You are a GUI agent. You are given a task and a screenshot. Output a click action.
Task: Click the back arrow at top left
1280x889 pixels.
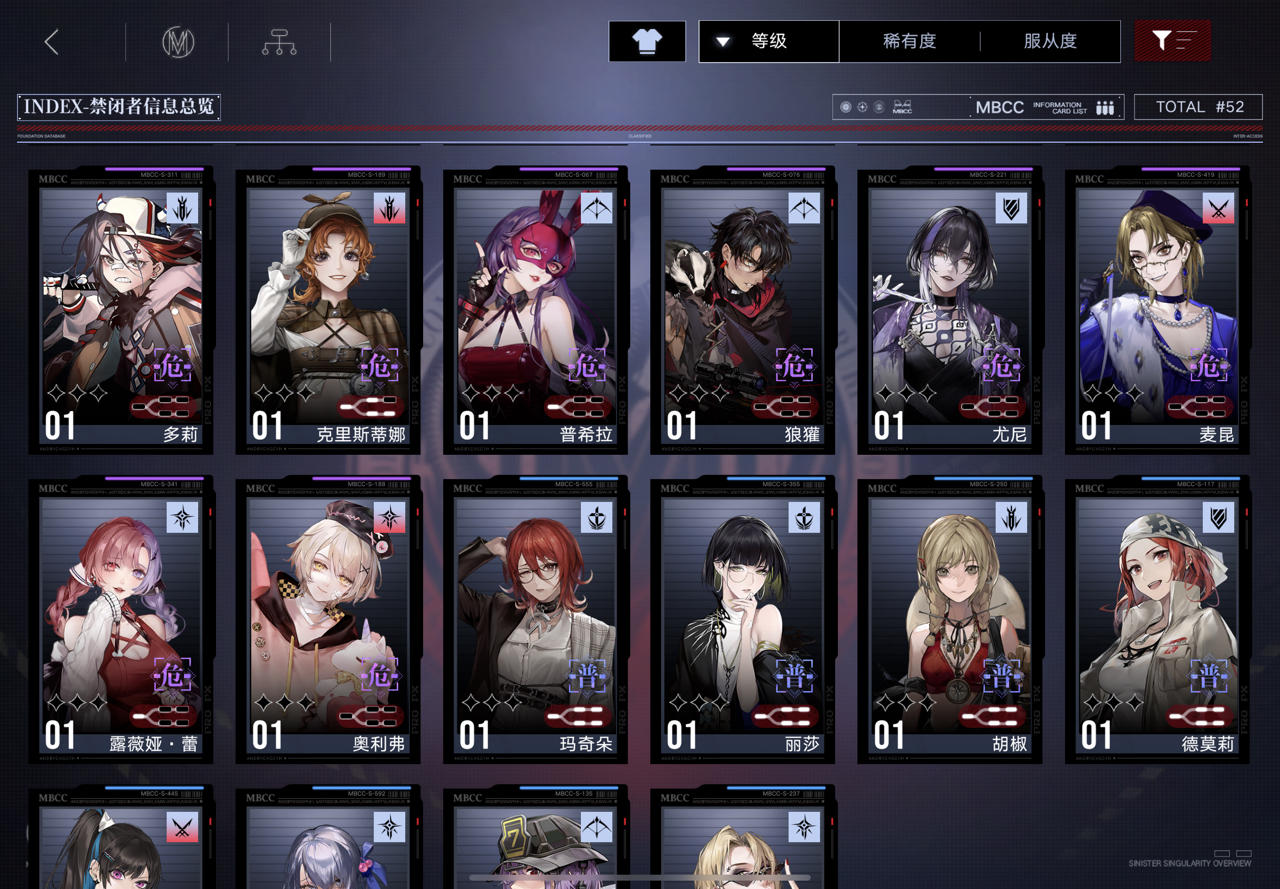click(50, 41)
